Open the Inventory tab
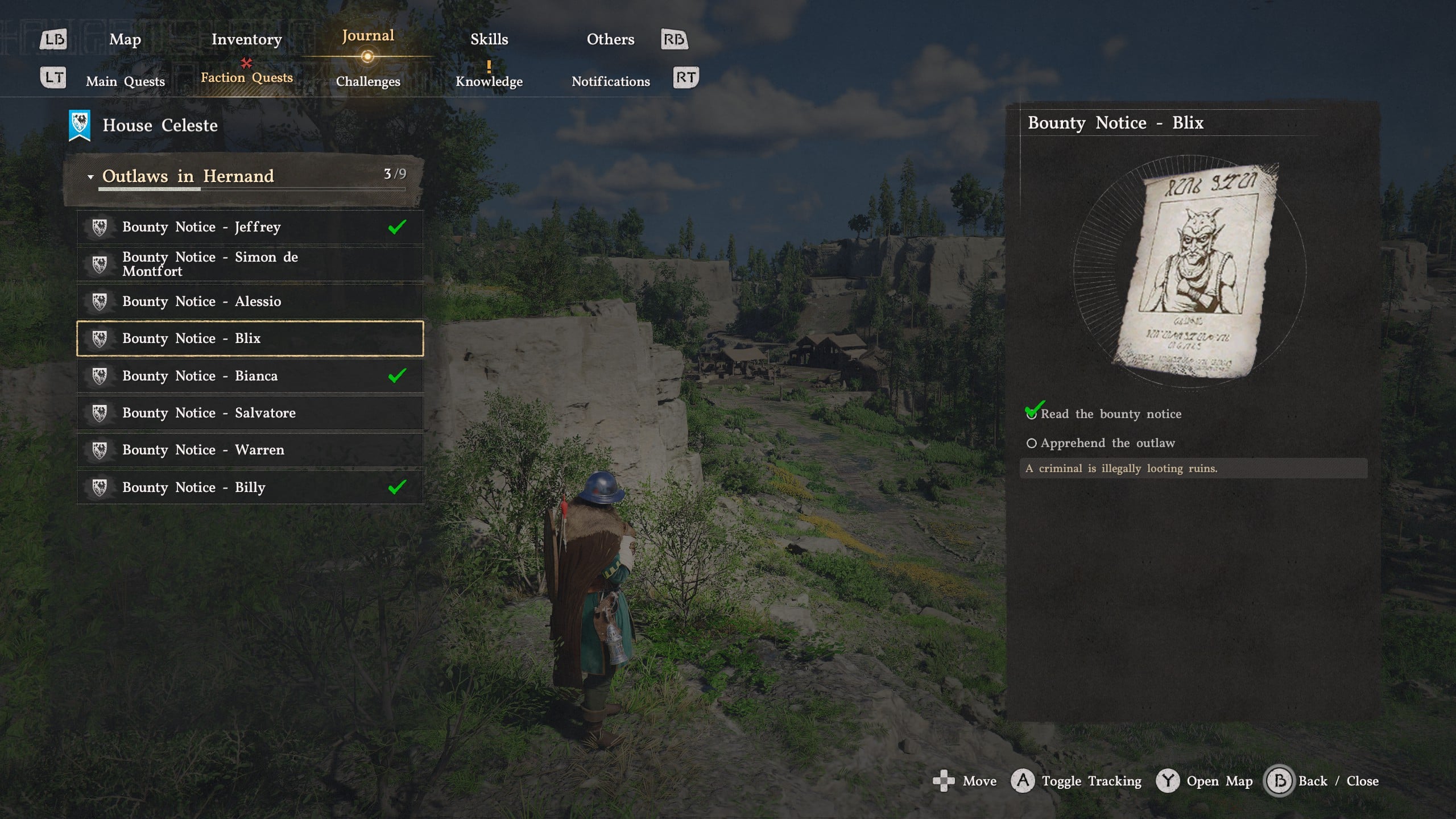The image size is (1456, 819). coord(246,39)
